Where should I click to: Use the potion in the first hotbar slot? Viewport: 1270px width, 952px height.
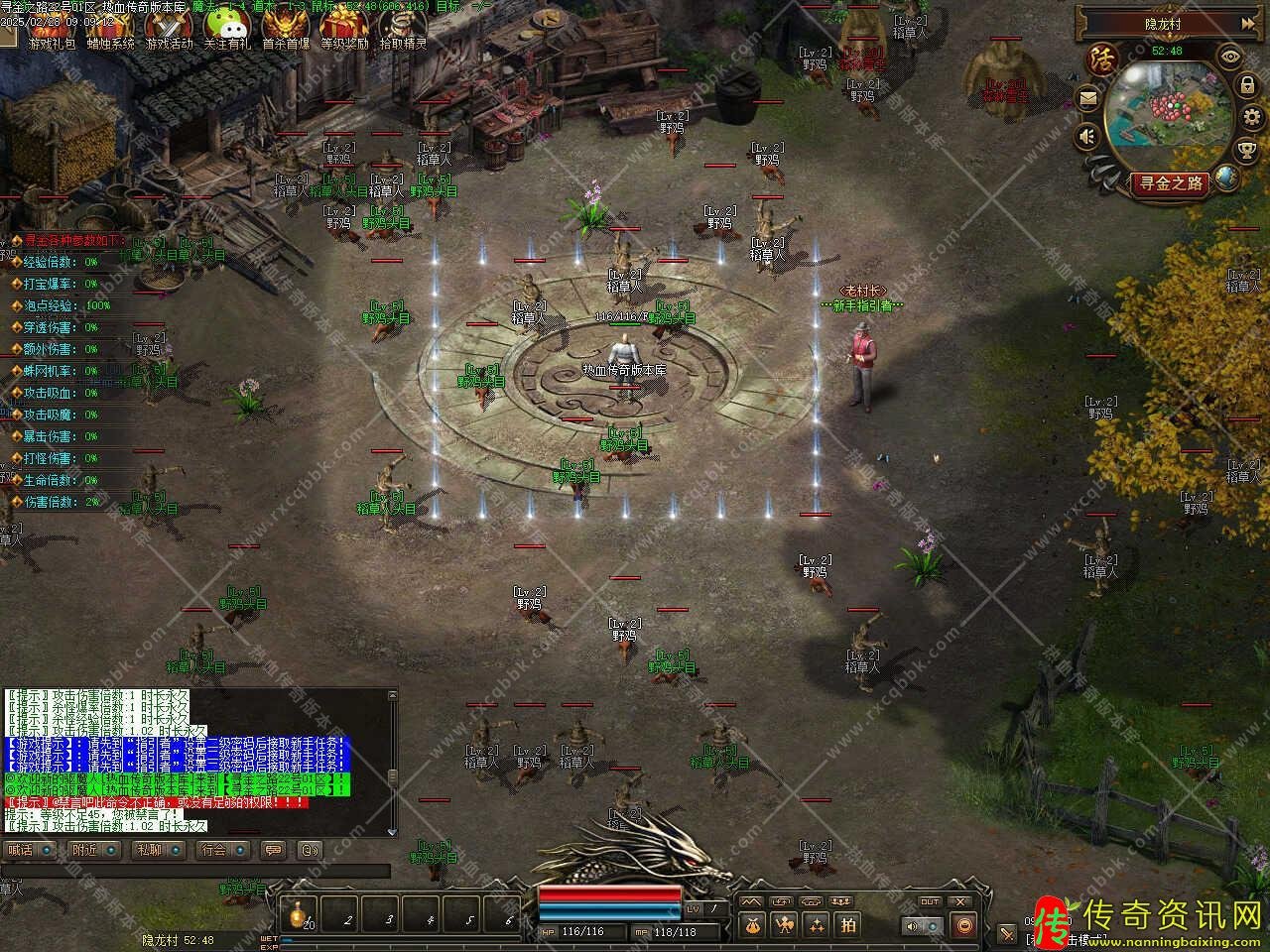coord(297,914)
